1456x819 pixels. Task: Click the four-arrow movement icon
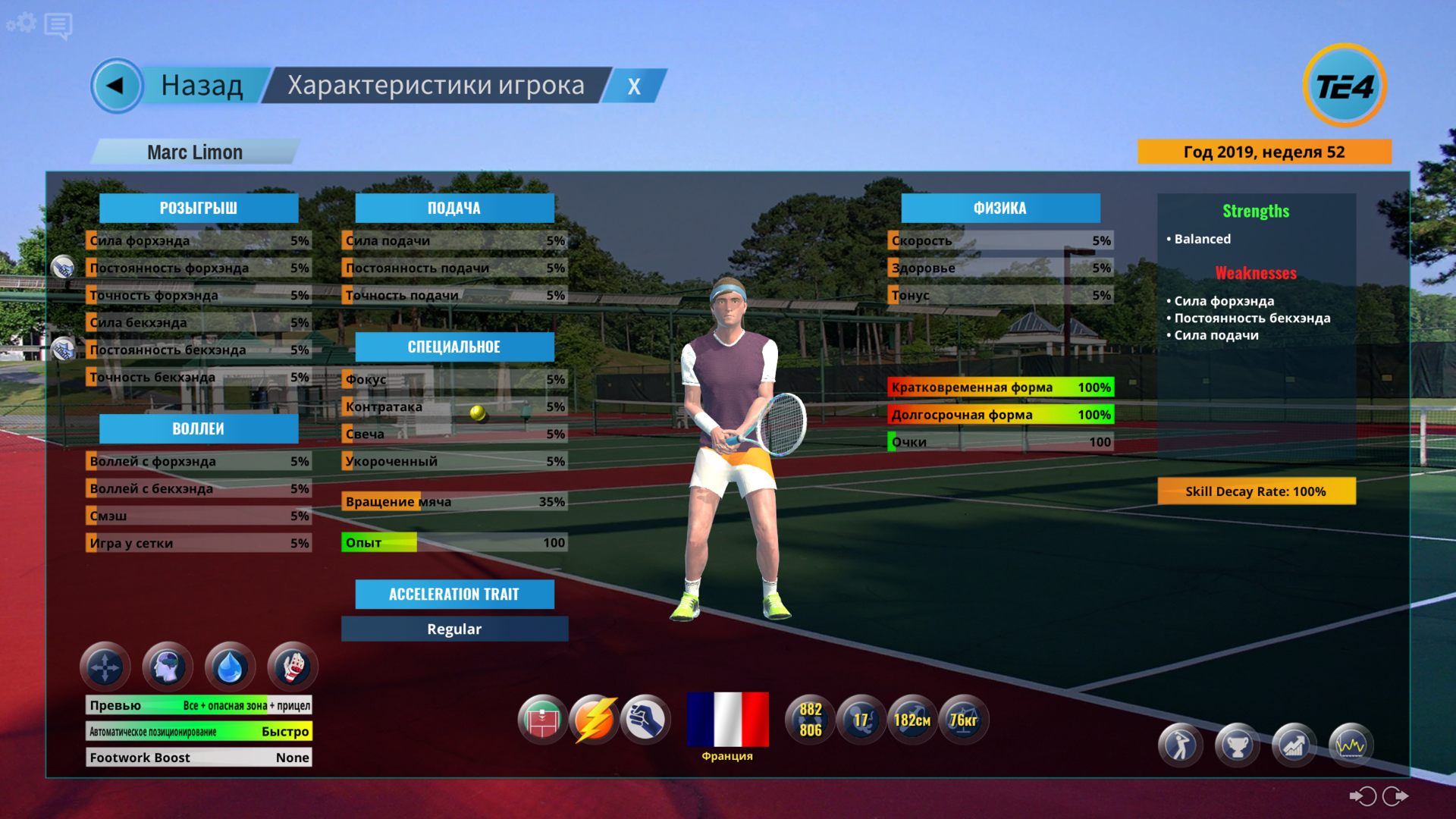click(105, 667)
